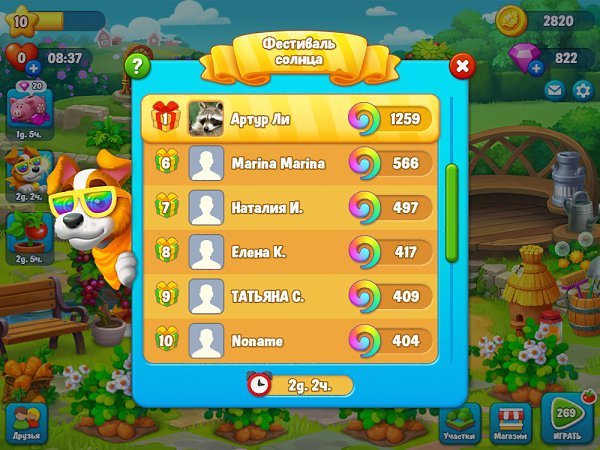Open the sunglasses dog event icon
This screenshot has width=600, height=450.
[23, 174]
